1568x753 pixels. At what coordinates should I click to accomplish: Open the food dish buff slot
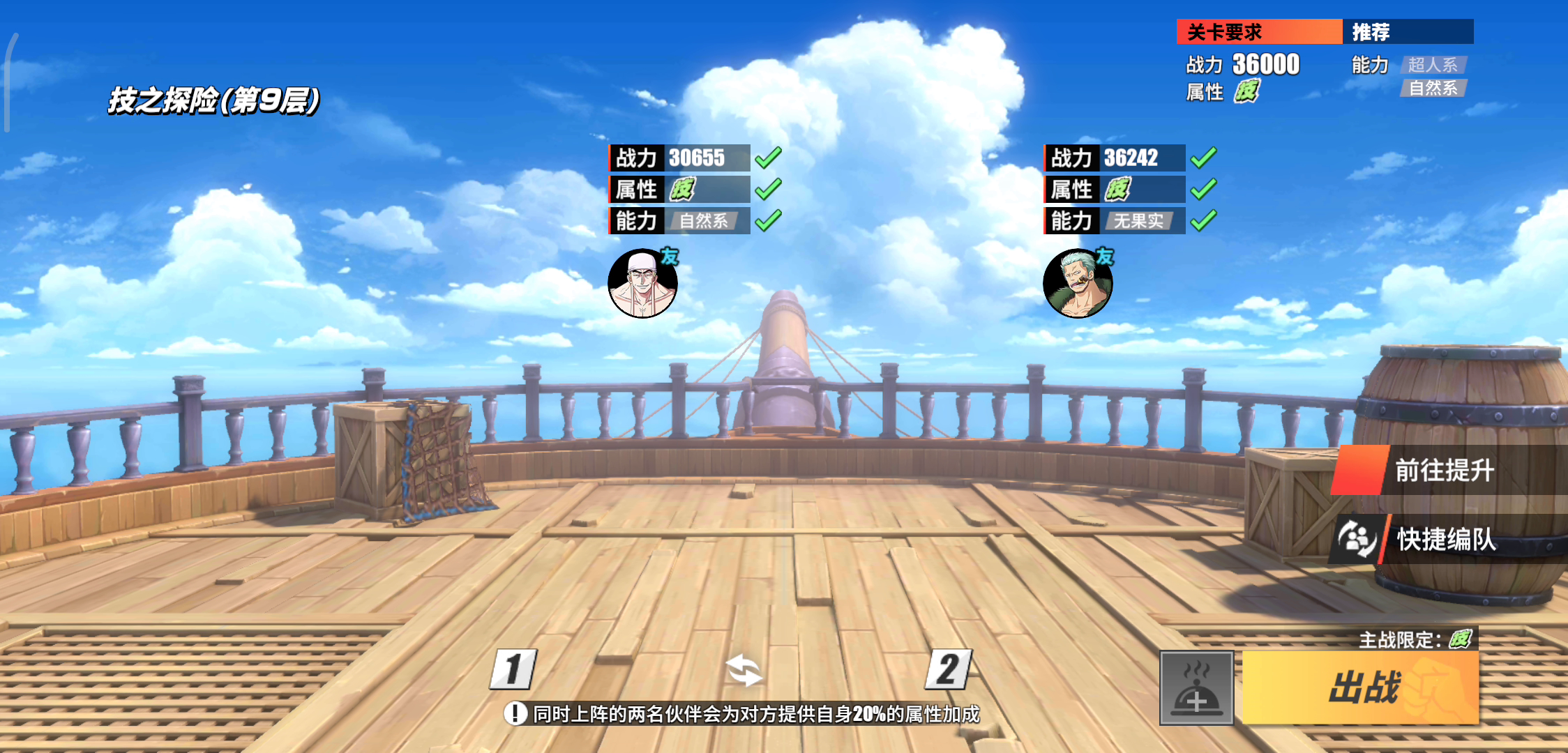click(1196, 688)
